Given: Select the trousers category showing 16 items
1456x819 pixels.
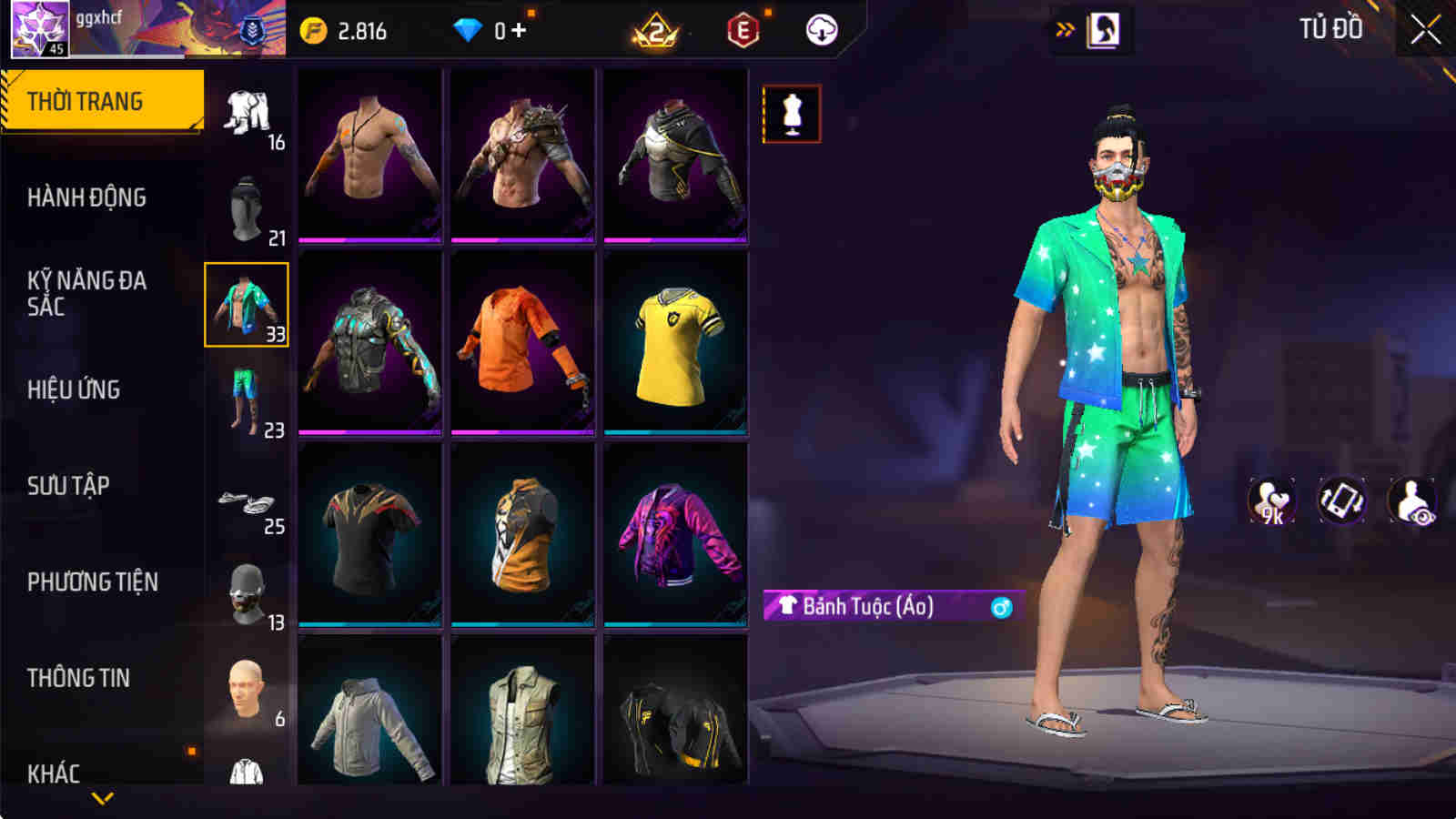Looking at the screenshot, I should tap(244, 107).
